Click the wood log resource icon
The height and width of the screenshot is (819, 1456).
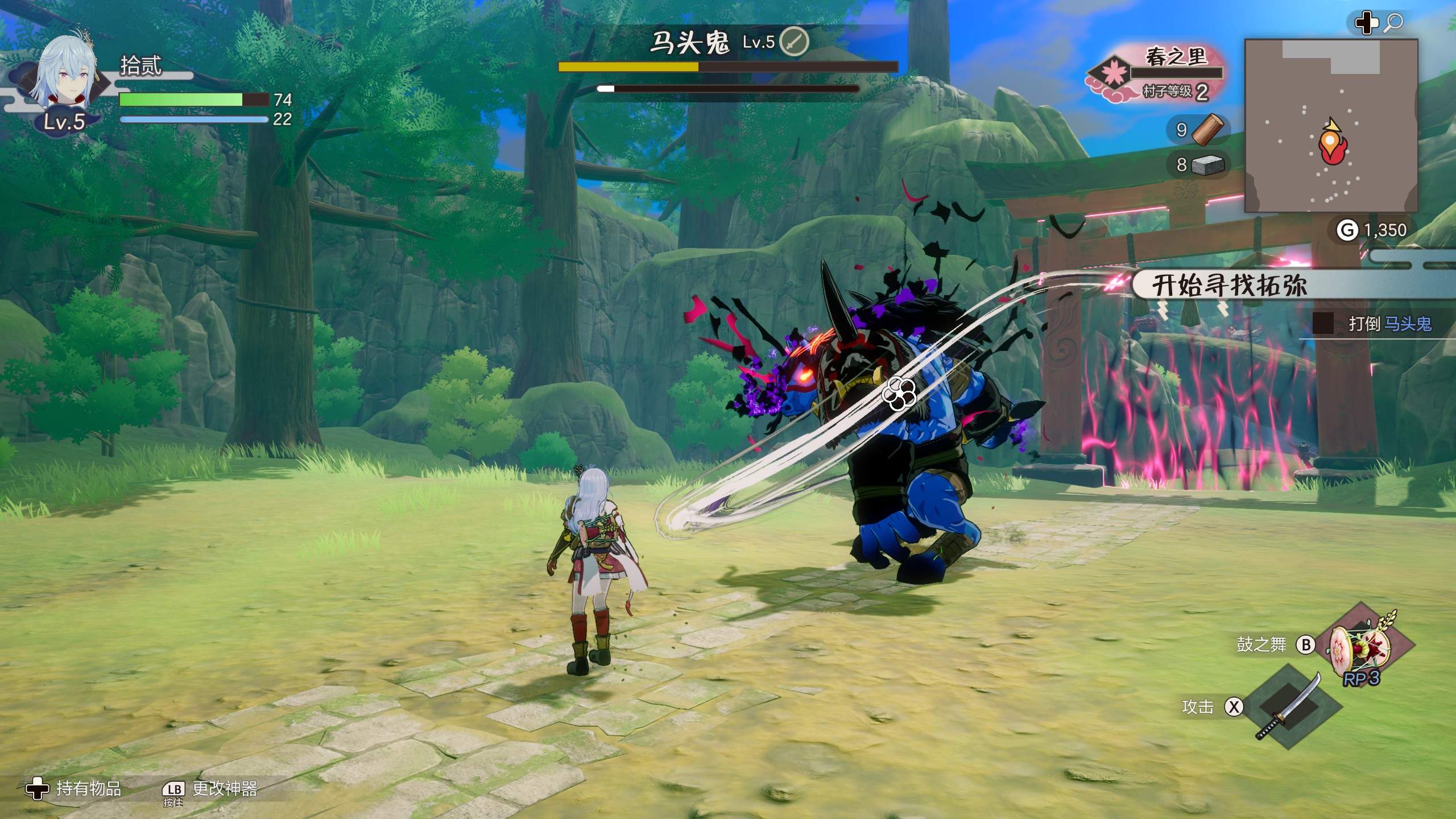tap(1208, 130)
